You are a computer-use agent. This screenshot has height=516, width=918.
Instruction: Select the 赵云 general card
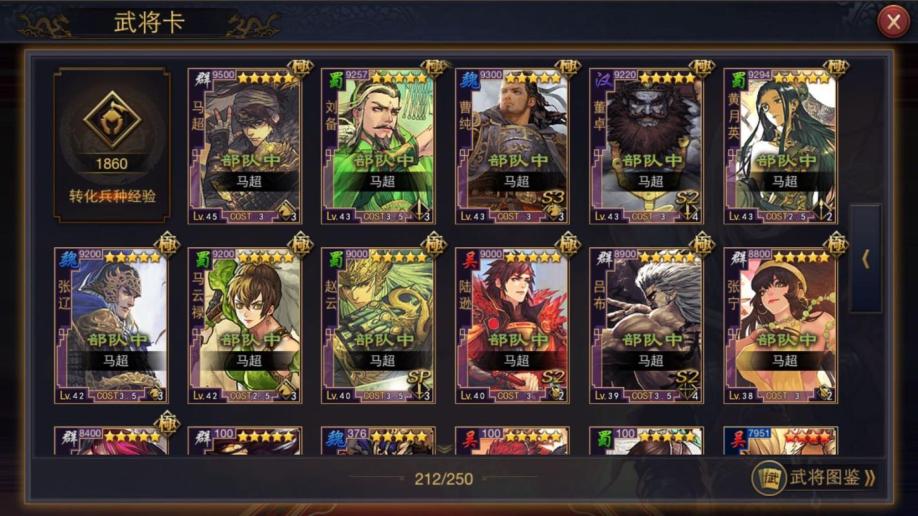coord(378,325)
